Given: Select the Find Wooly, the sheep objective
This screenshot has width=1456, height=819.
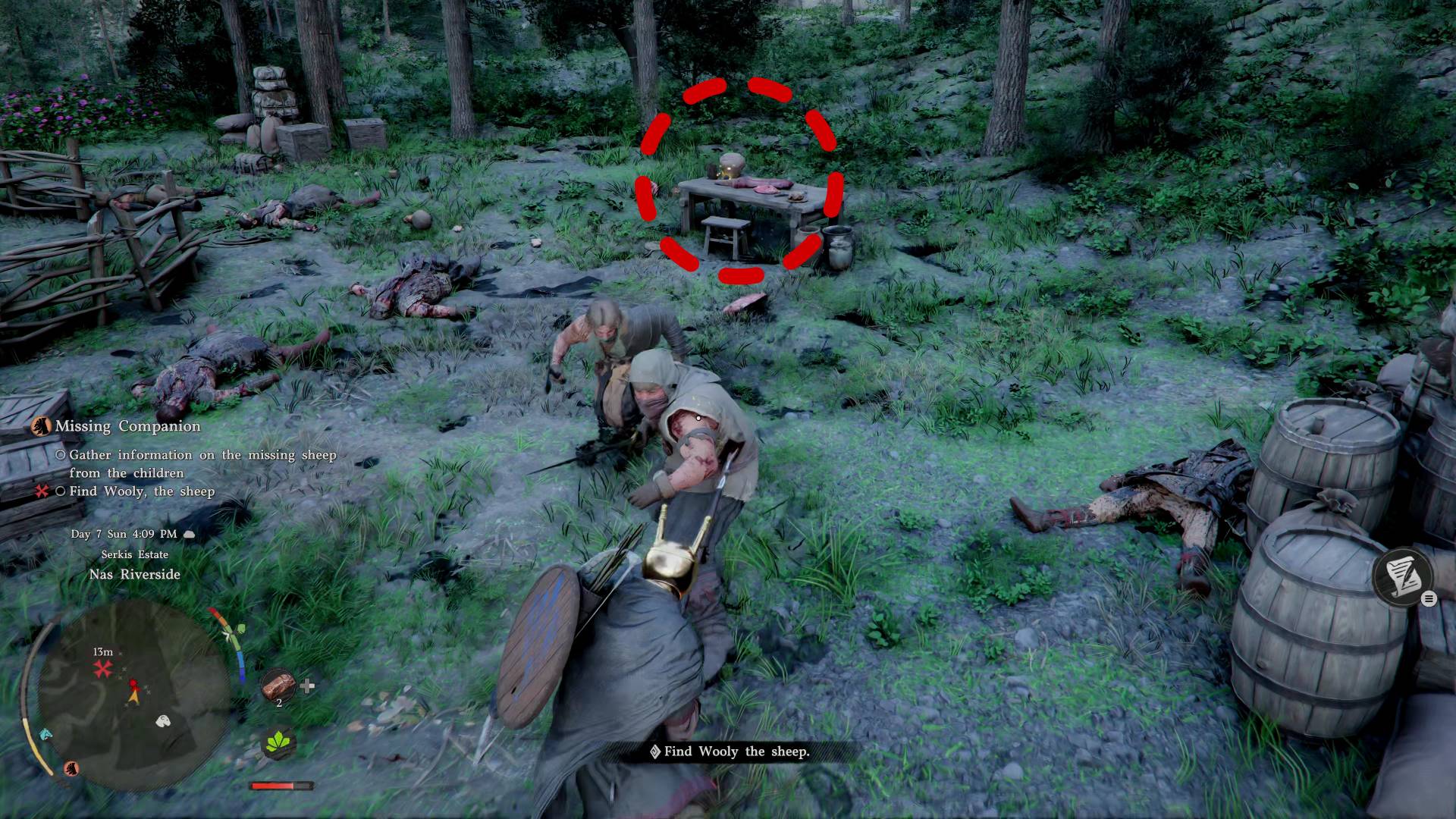Looking at the screenshot, I should (x=142, y=491).
